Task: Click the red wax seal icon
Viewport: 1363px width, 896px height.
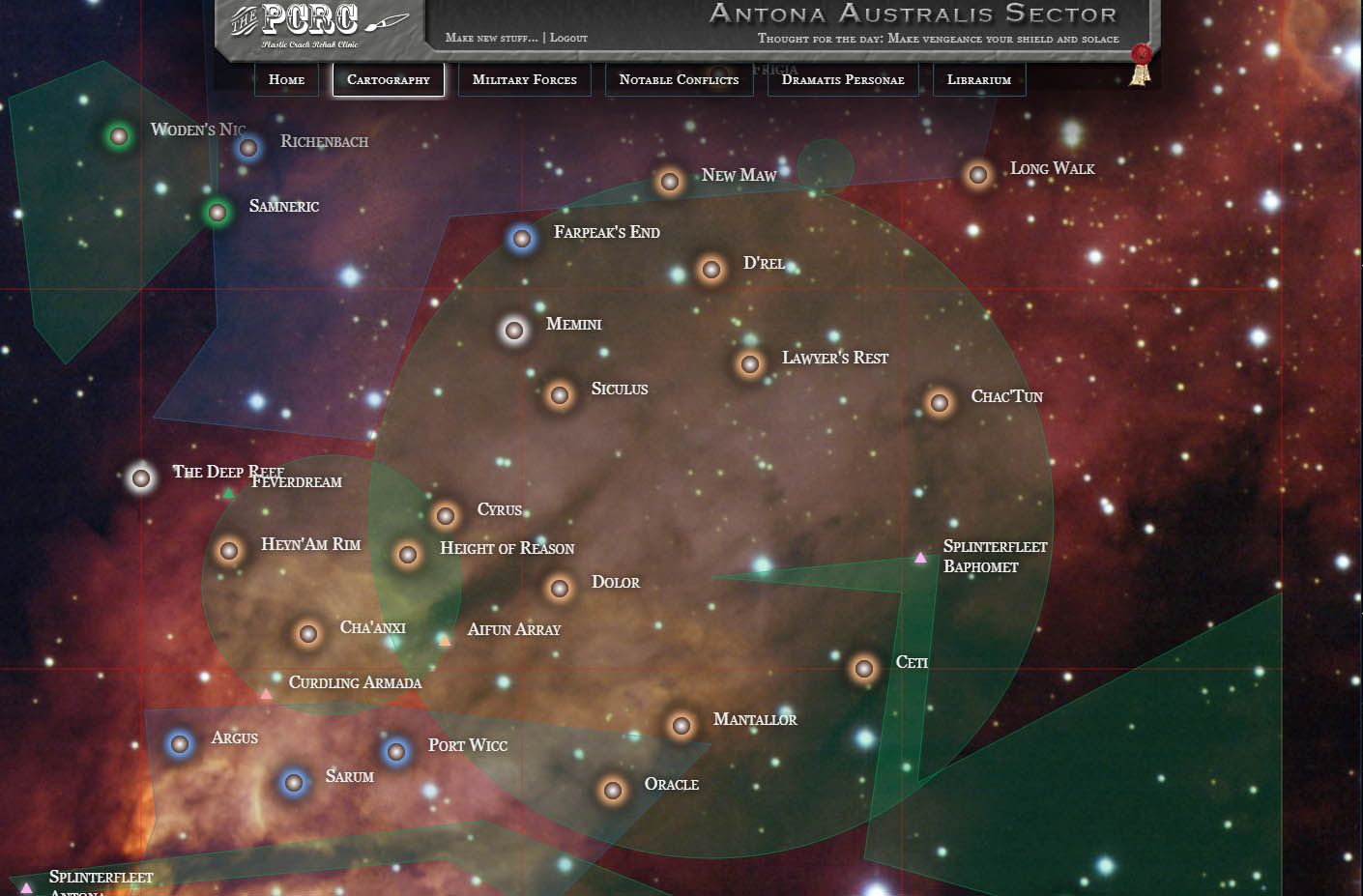Action: 1142,55
